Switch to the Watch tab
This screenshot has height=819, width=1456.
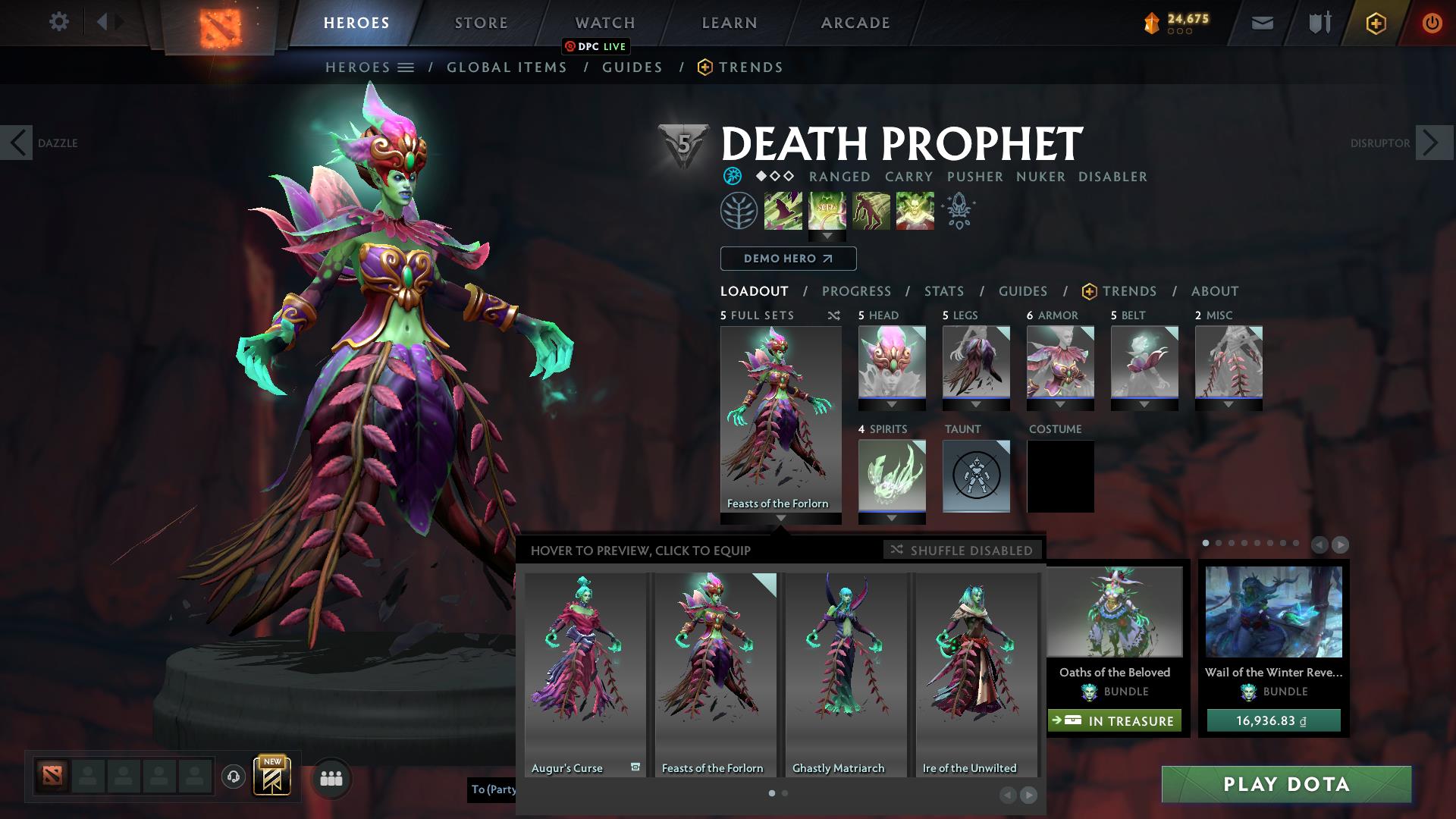(x=605, y=23)
